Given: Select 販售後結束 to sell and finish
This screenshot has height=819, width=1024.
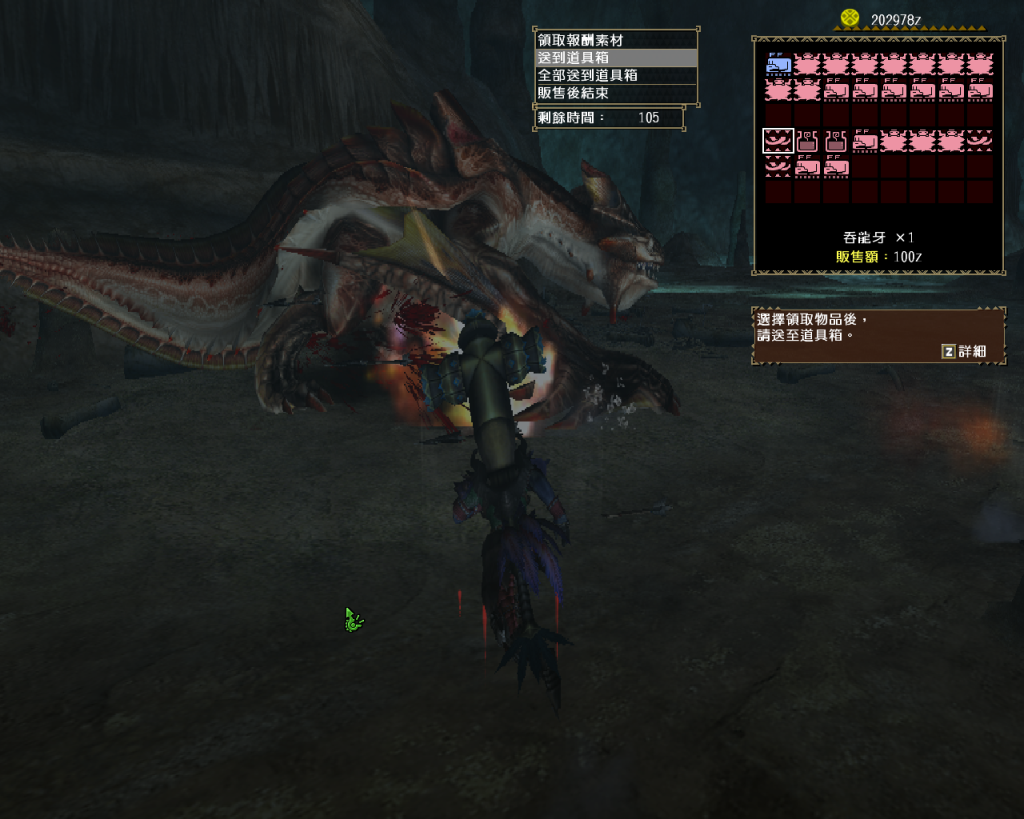Looking at the screenshot, I should (x=573, y=93).
